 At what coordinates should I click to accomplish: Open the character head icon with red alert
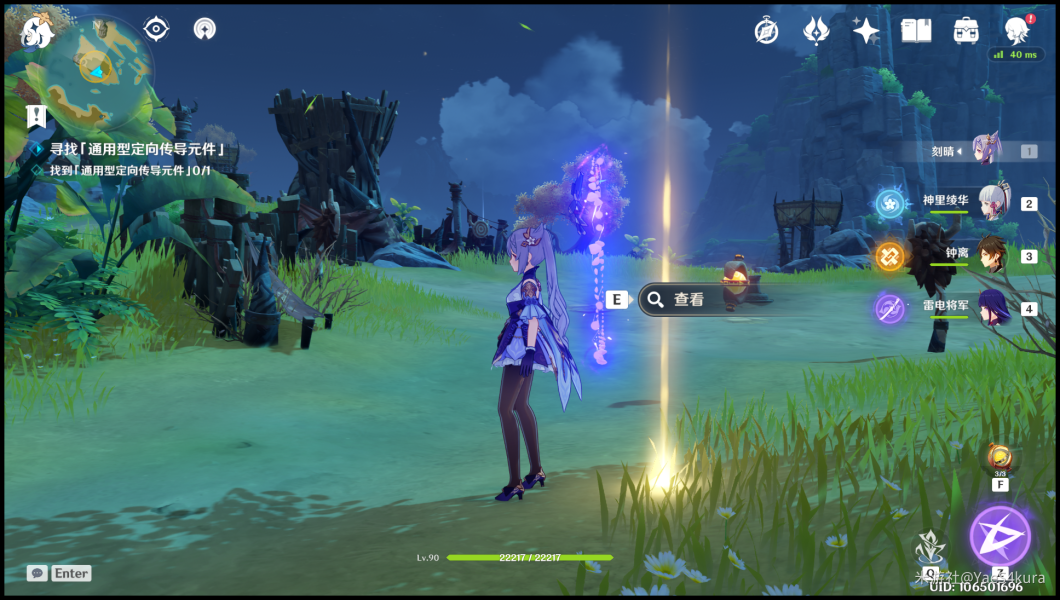(x=1018, y=29)
